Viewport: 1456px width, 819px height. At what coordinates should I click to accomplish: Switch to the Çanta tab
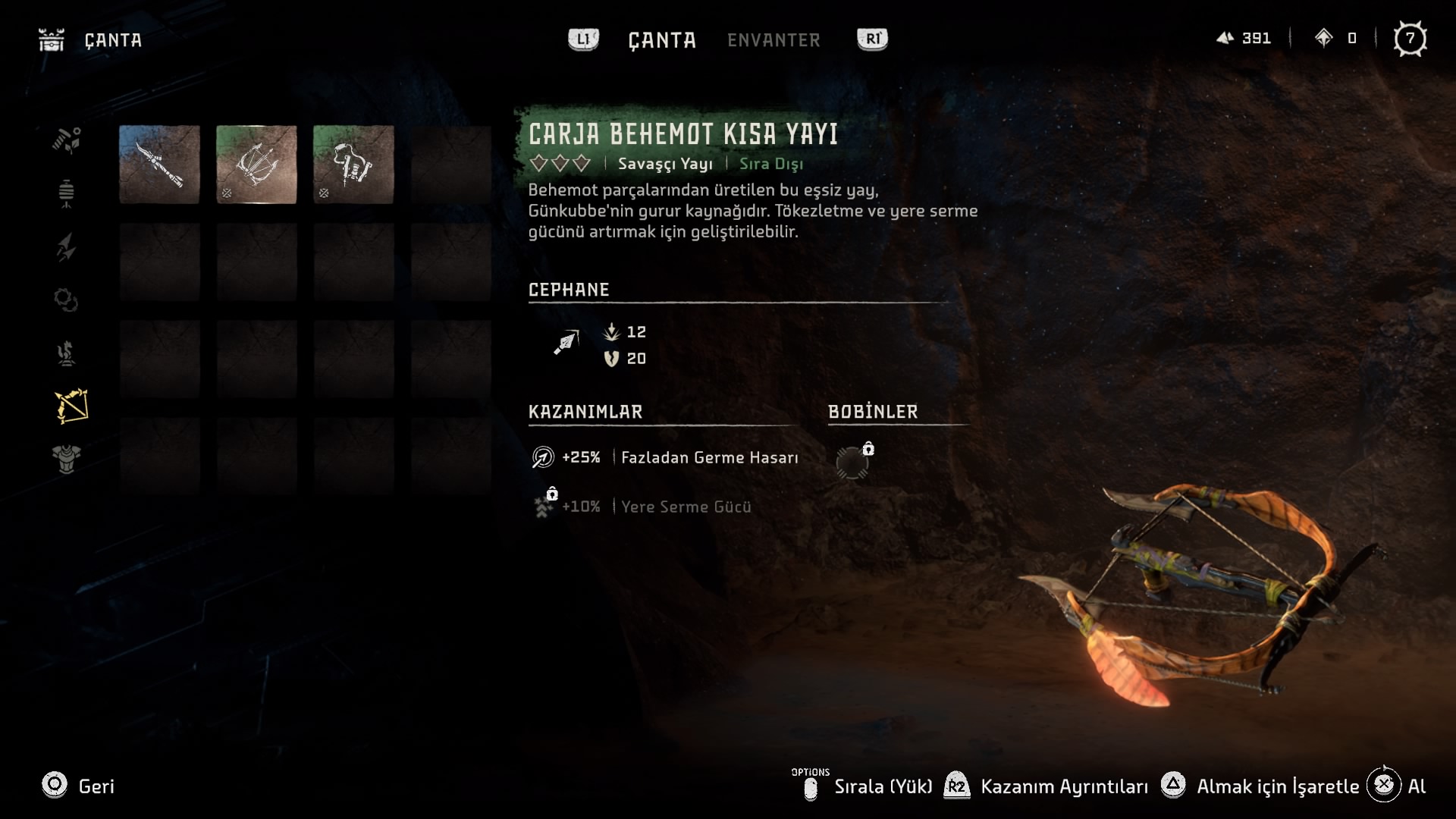point(662,40)
